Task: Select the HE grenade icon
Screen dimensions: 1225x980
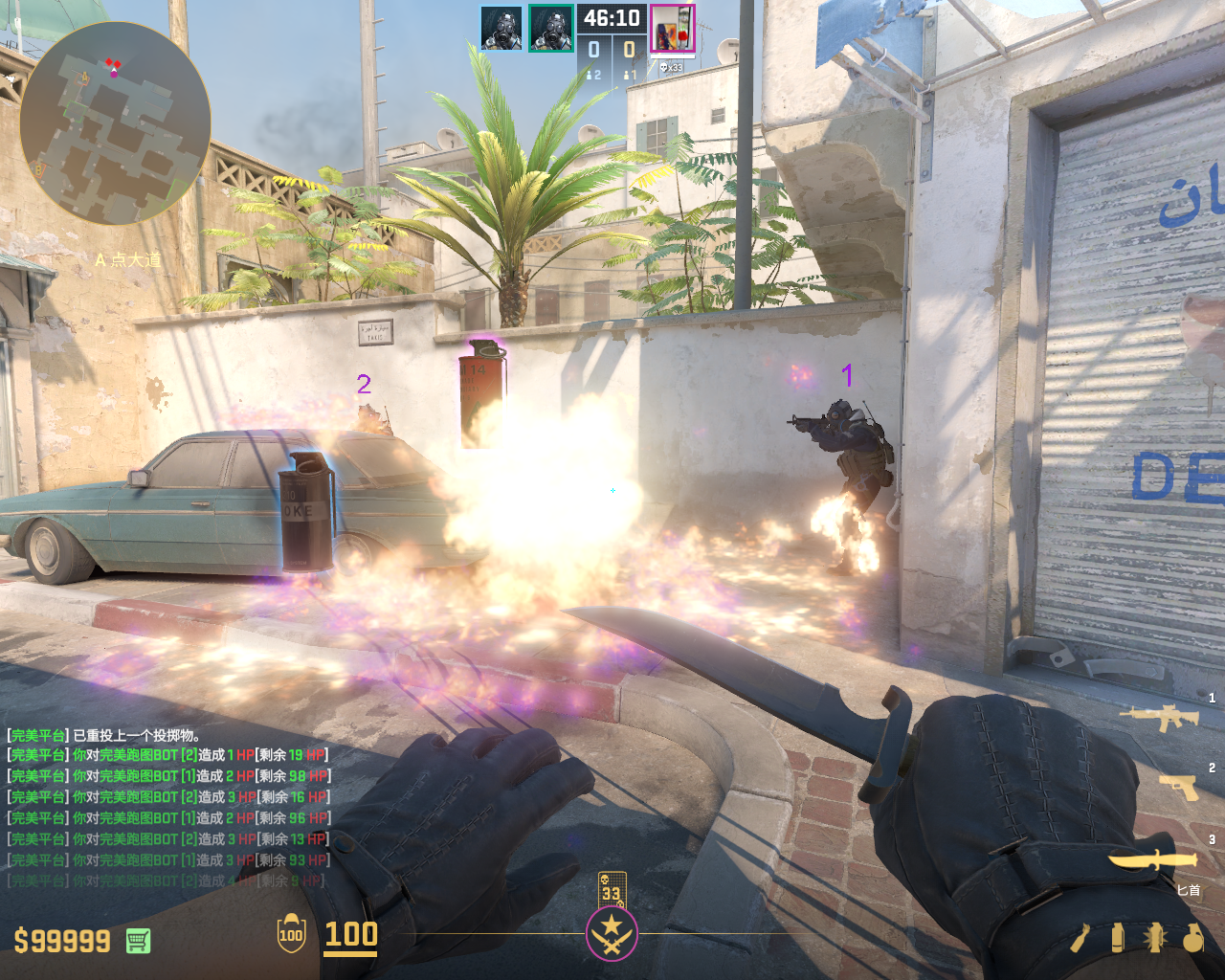Action: (1192, 938)
